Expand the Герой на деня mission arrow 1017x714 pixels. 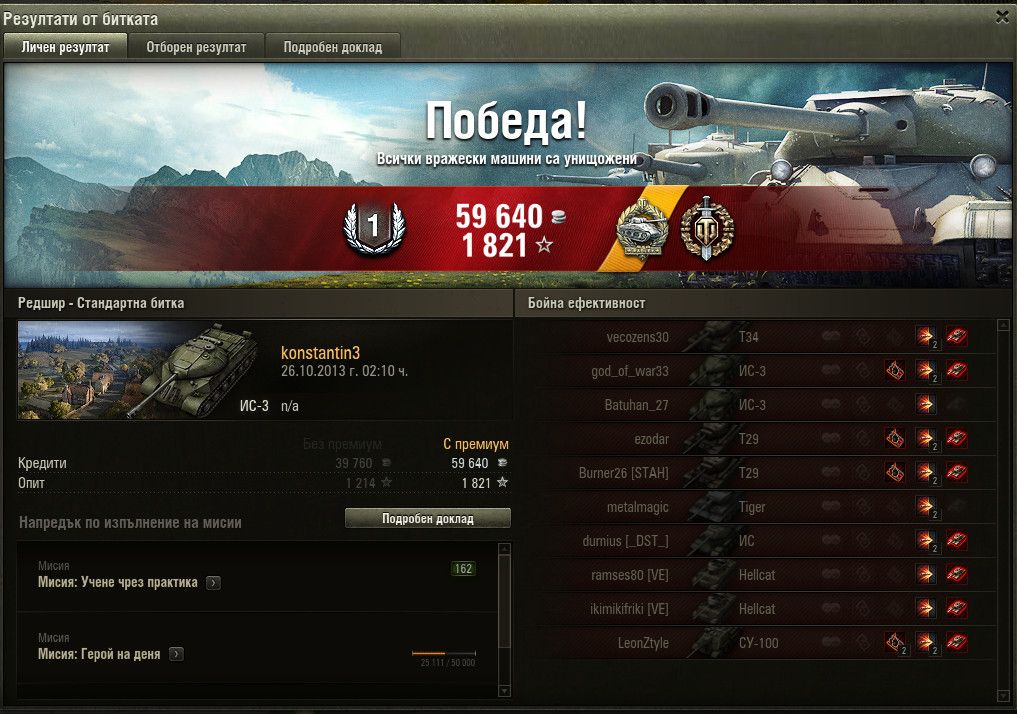coord(176,654)
